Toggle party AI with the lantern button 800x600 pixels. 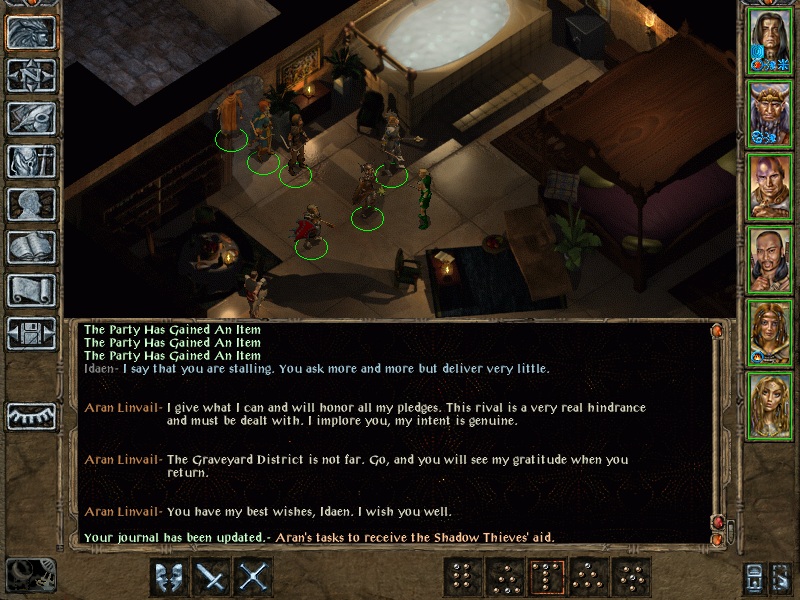coord(751,578)
